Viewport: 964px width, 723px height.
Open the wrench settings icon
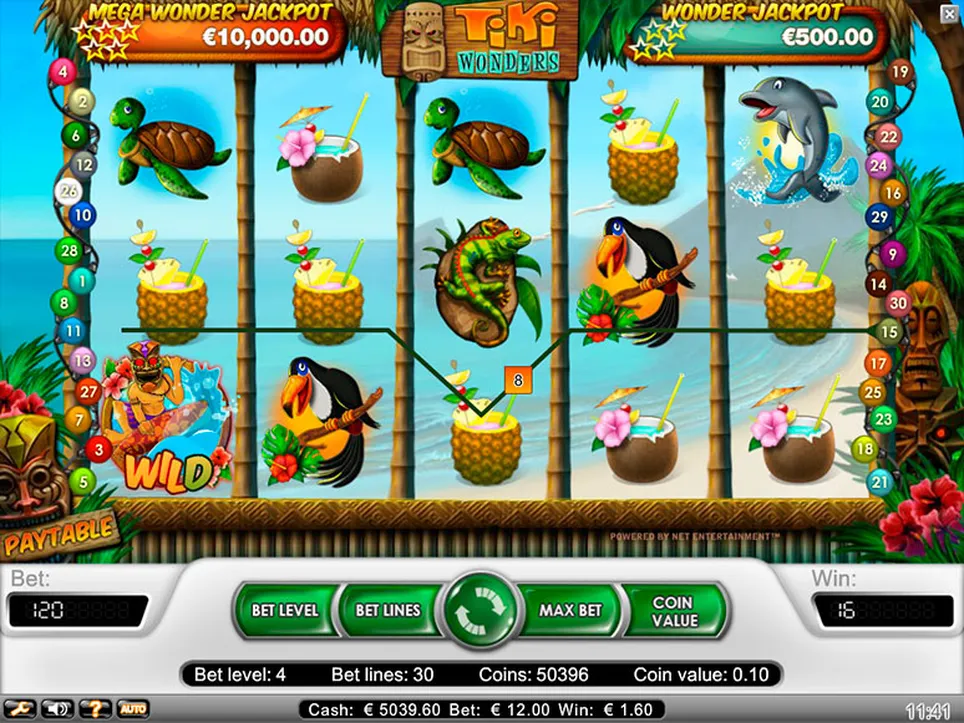coord(22,709)
